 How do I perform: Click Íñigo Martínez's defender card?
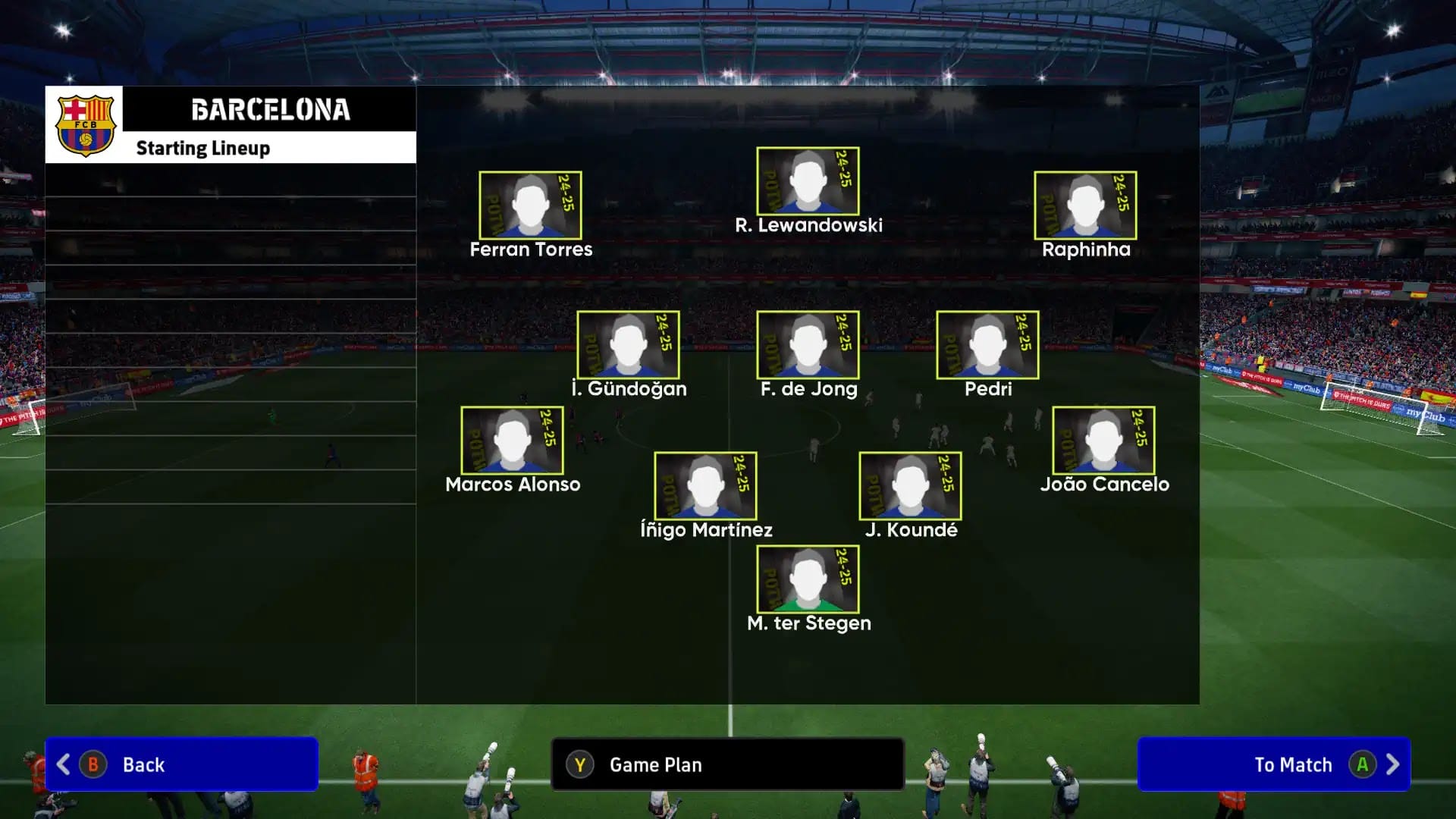coord(705,486)
